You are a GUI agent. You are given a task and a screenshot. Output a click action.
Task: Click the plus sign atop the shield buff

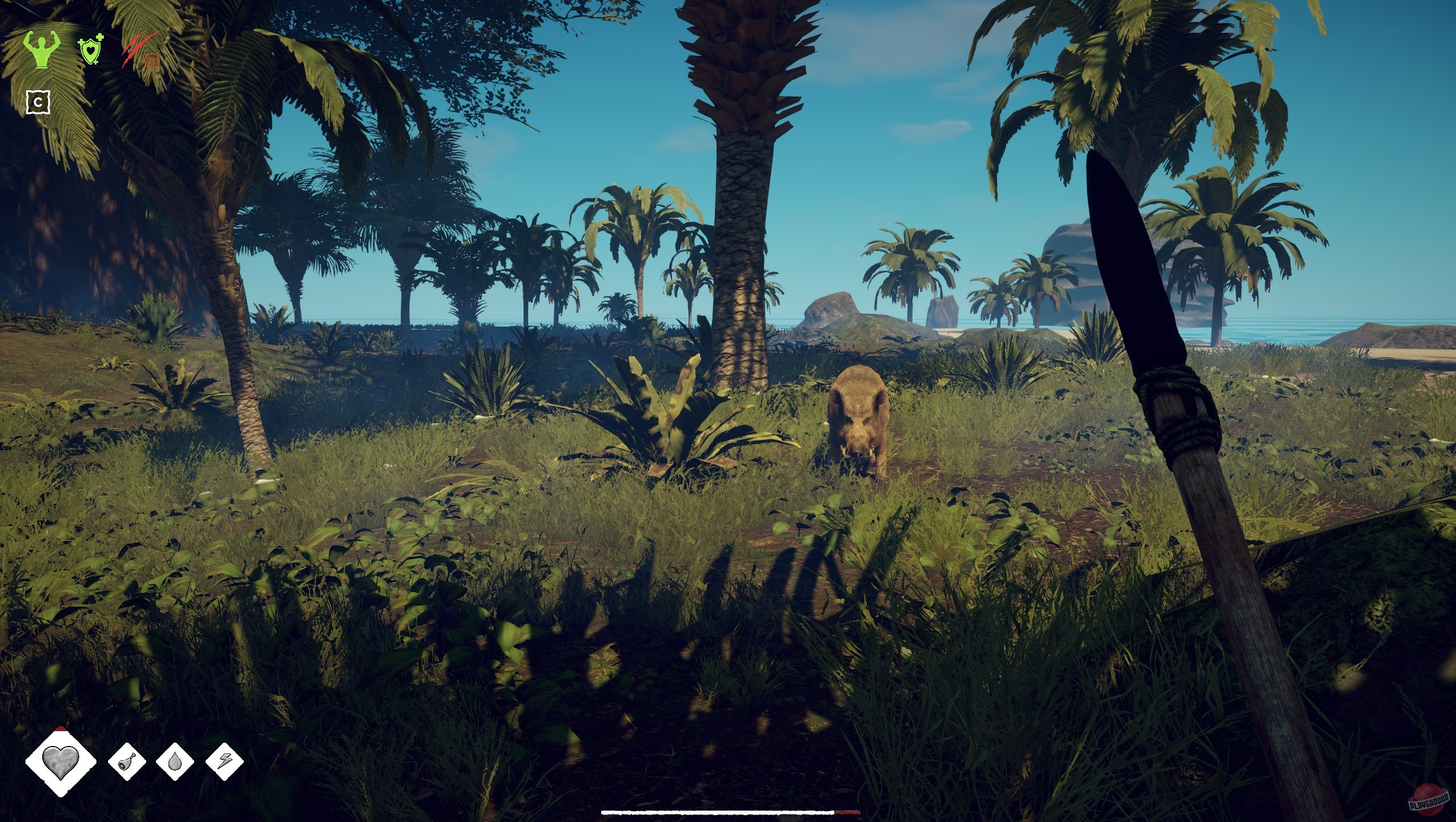coord(100,38)
